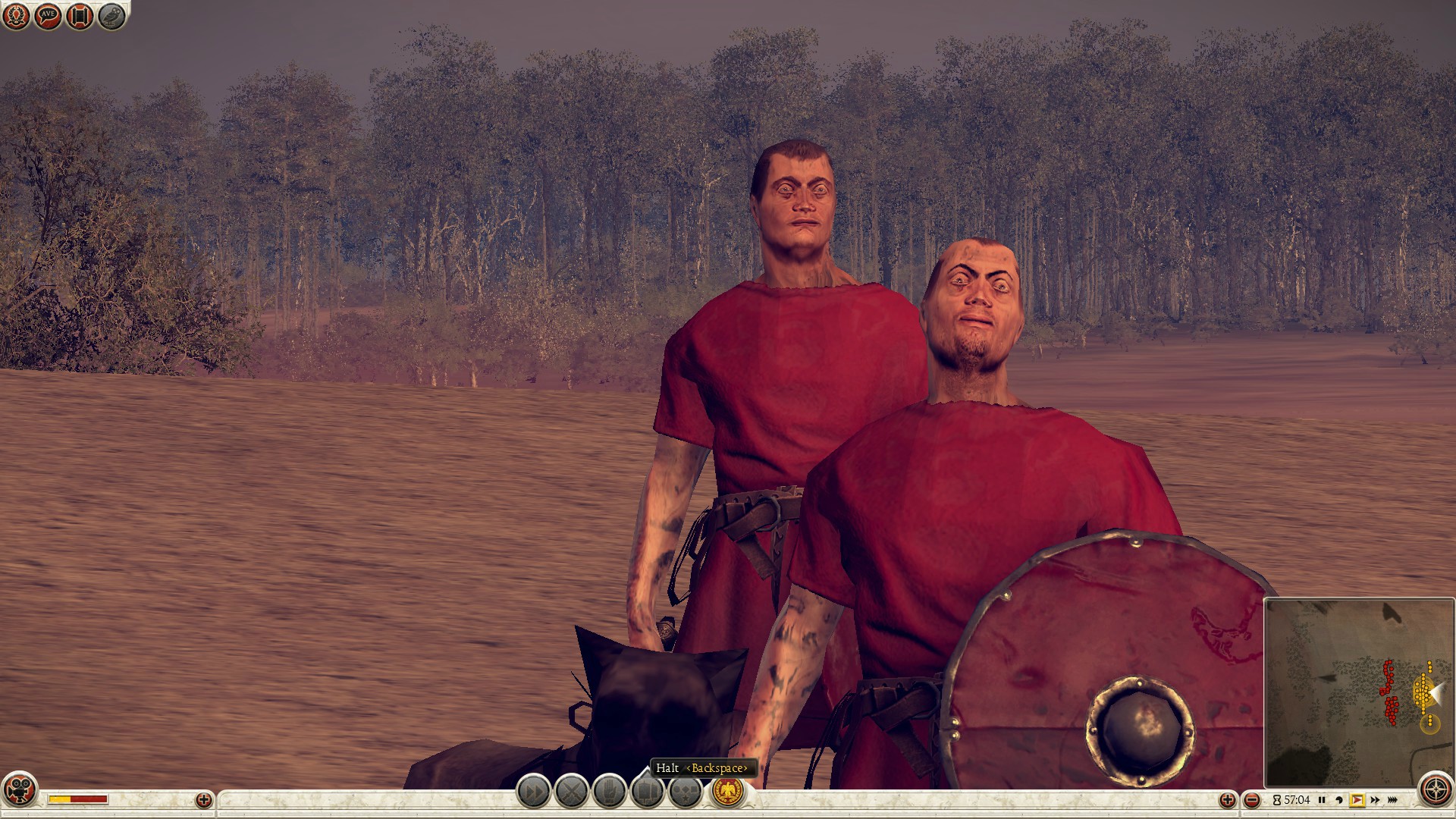Zoom in the minimap with plus
Screen dimensions: 1456x819
click(1228, 800)
